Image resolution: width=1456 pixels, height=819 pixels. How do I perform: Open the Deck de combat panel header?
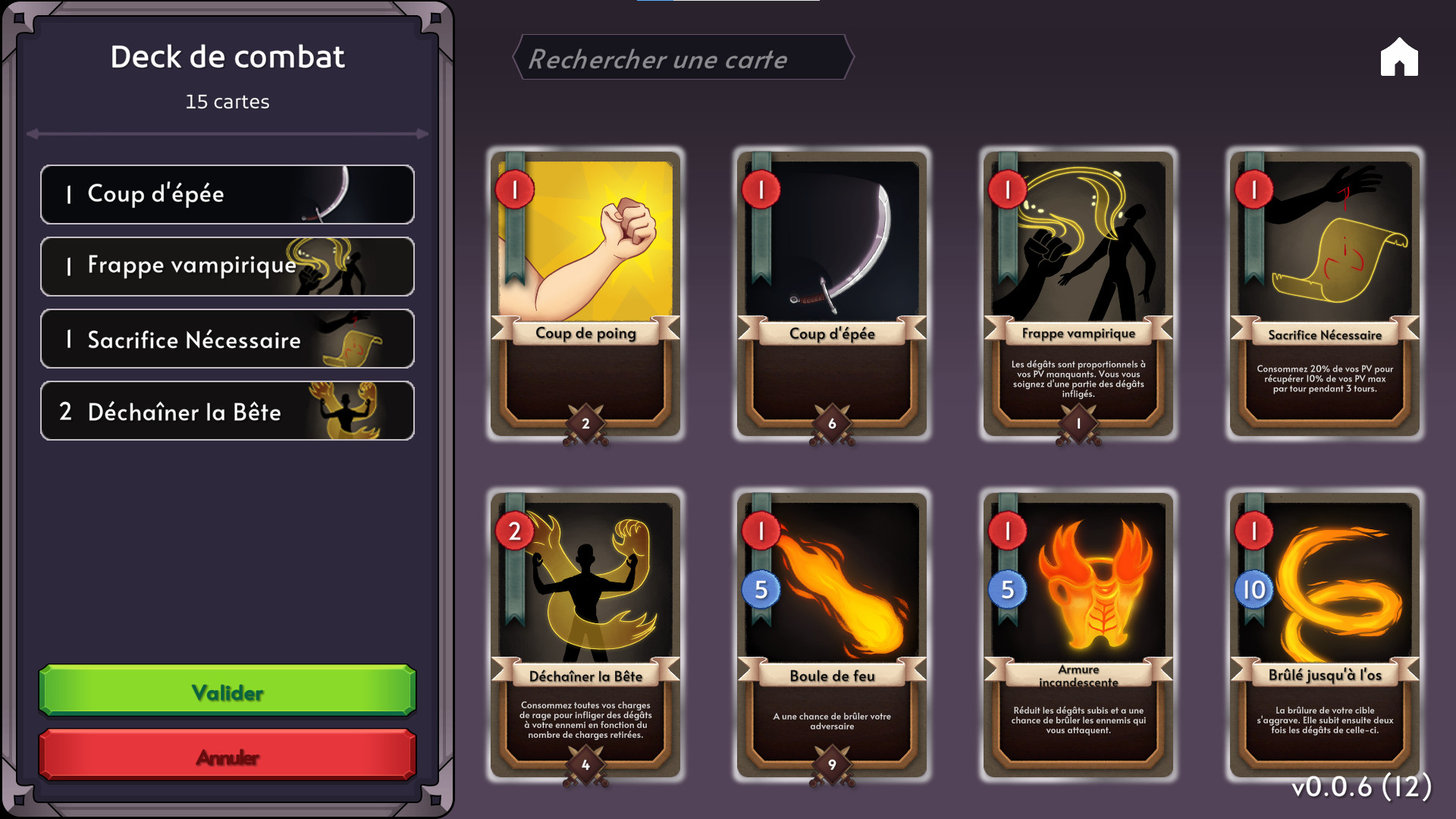coord(227,55)
